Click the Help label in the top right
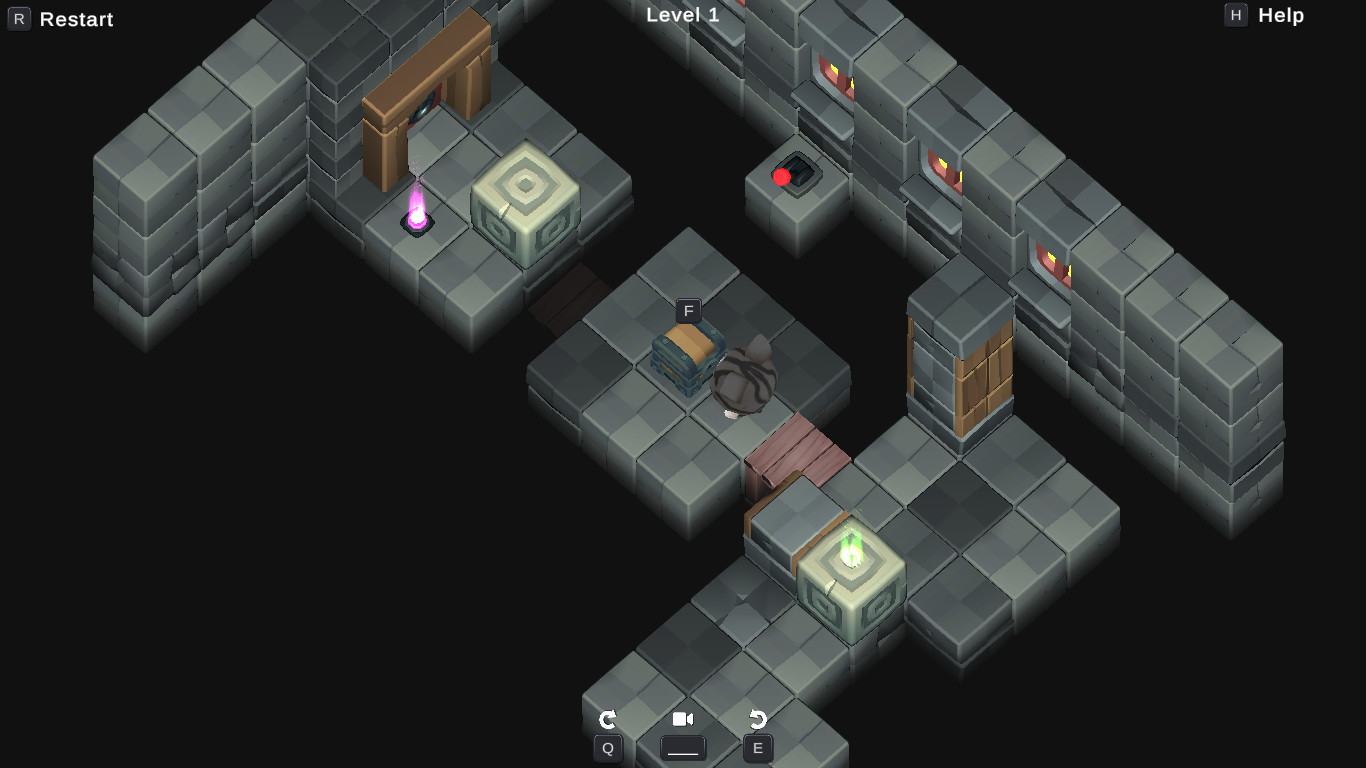 point(1281,15)
